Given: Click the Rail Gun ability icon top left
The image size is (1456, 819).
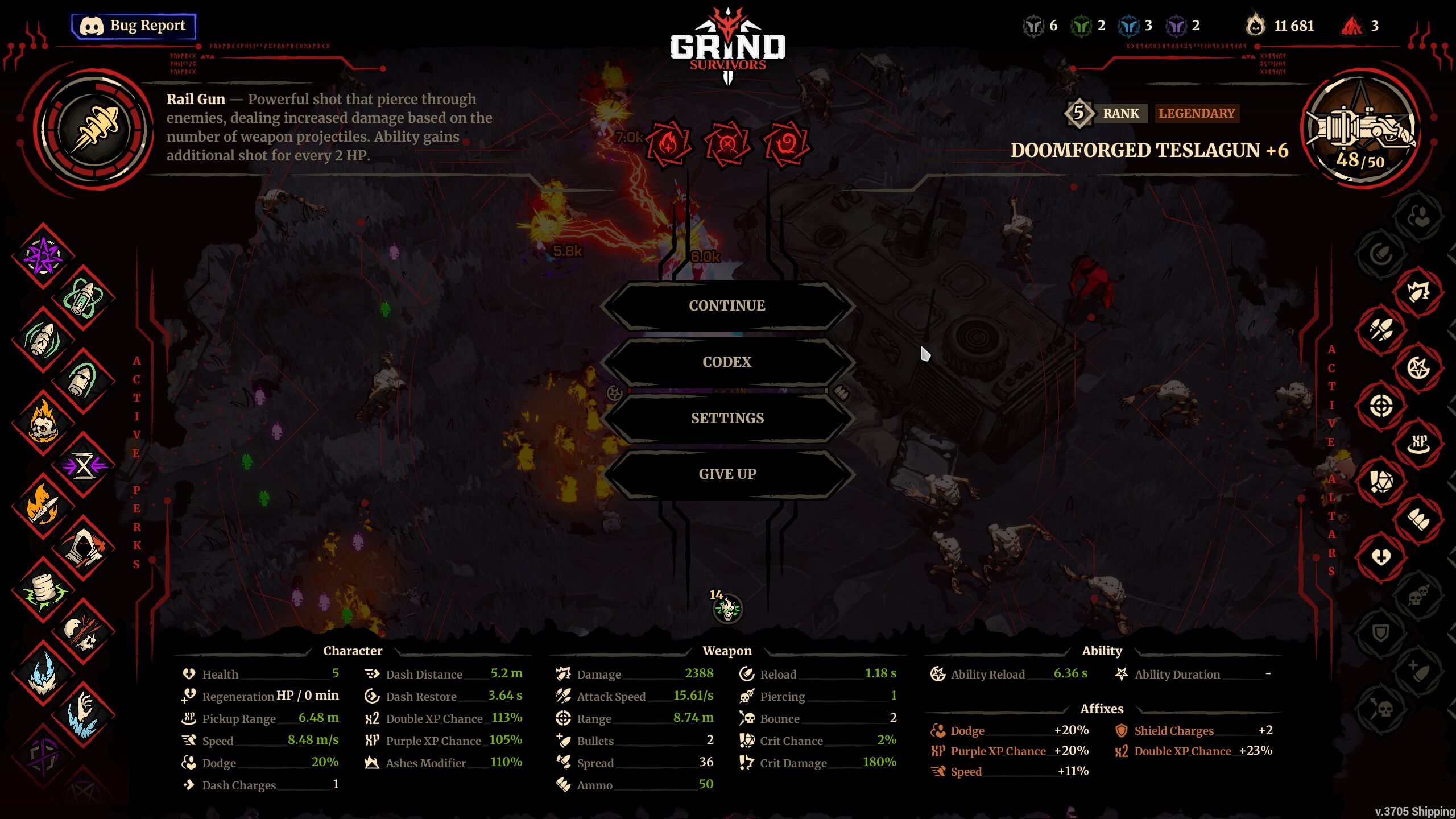Looking at the screenshot, I should click(x=94, y=128).
